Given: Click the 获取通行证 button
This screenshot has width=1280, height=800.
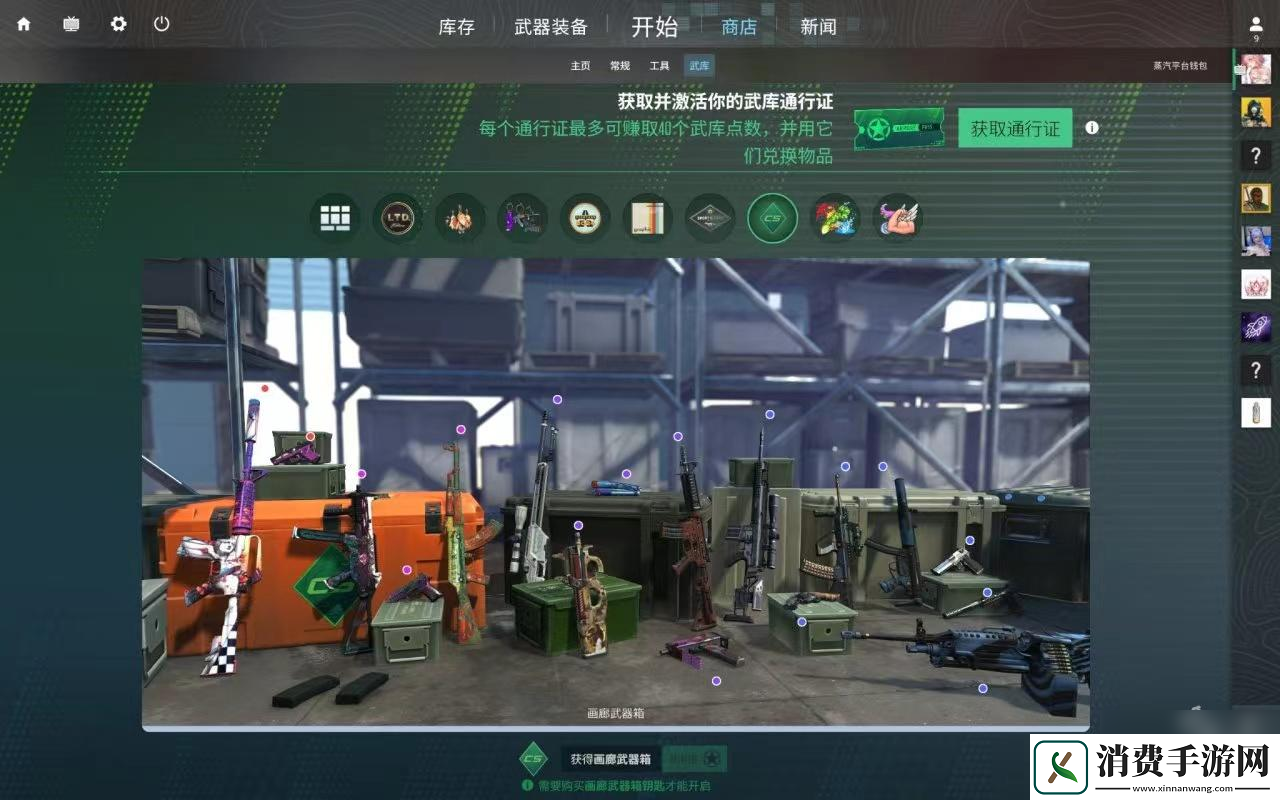Looking at the screenshot, I should tap(1014, 127).
